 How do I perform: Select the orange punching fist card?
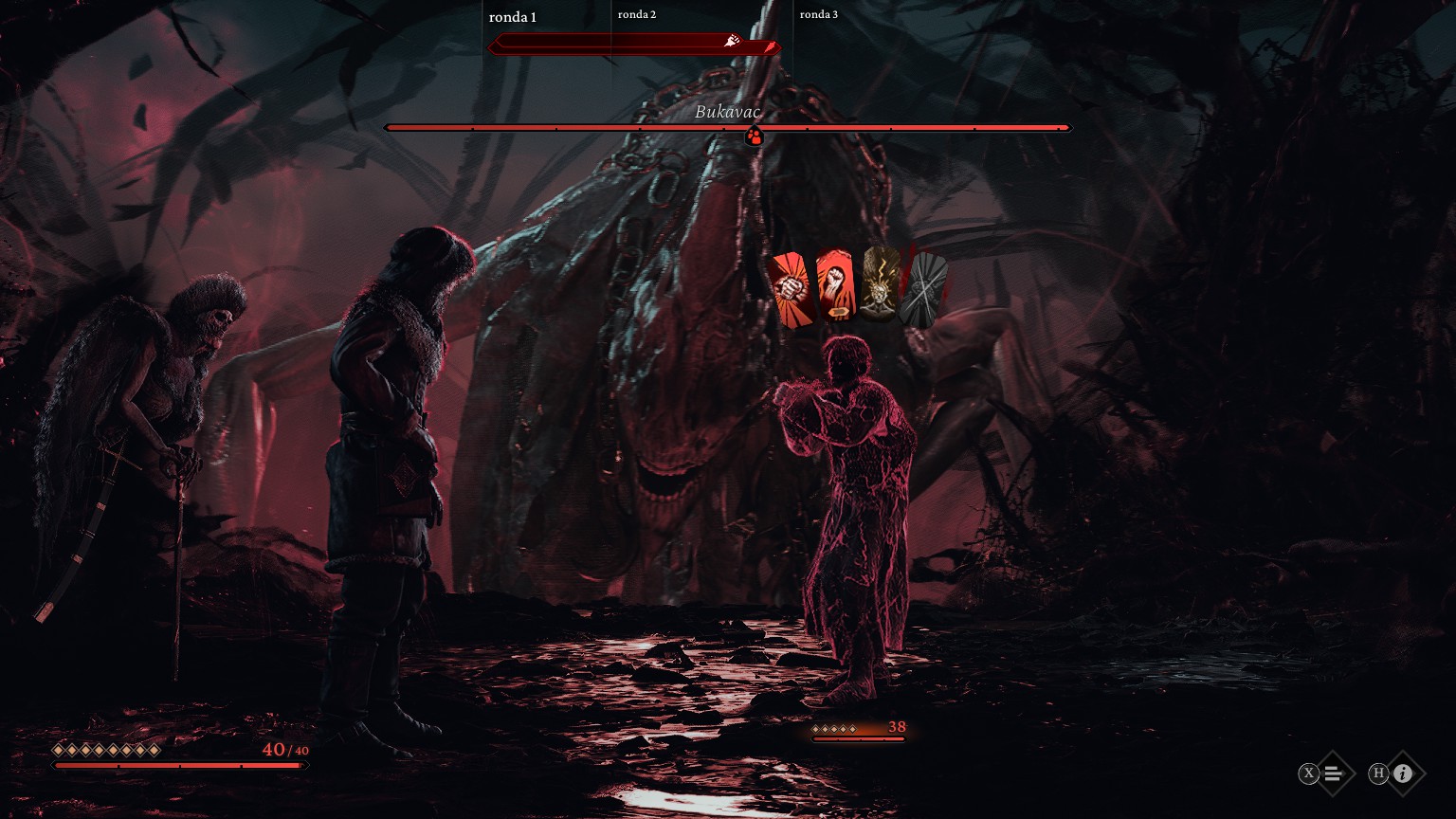[792, 289]
